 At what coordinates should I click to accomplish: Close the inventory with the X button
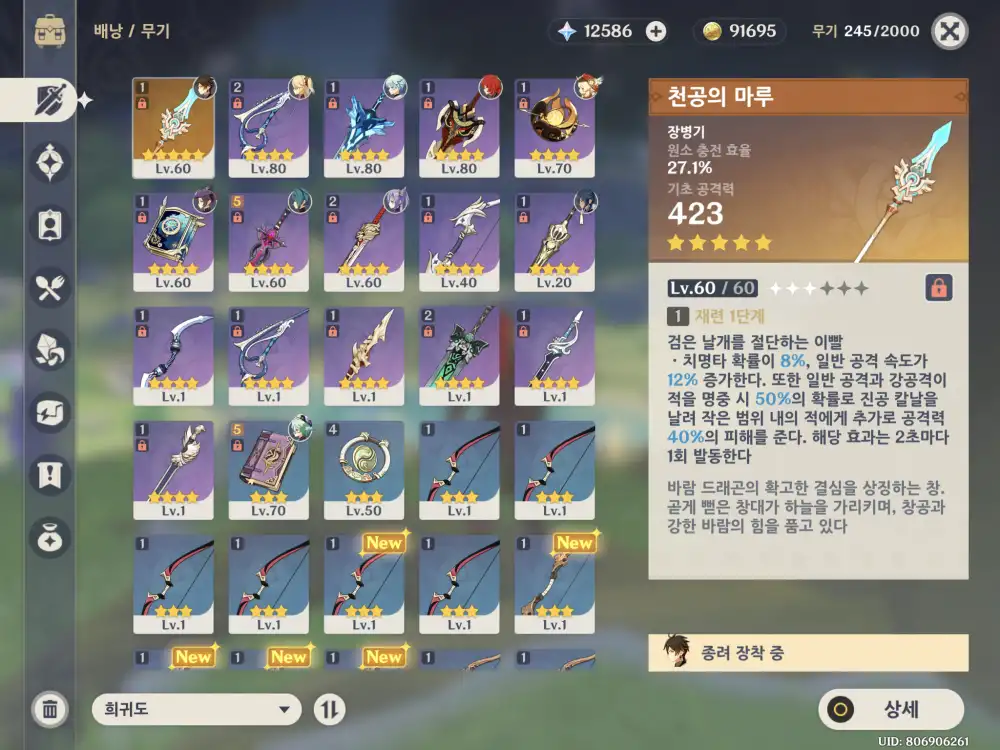click(950, 31)
